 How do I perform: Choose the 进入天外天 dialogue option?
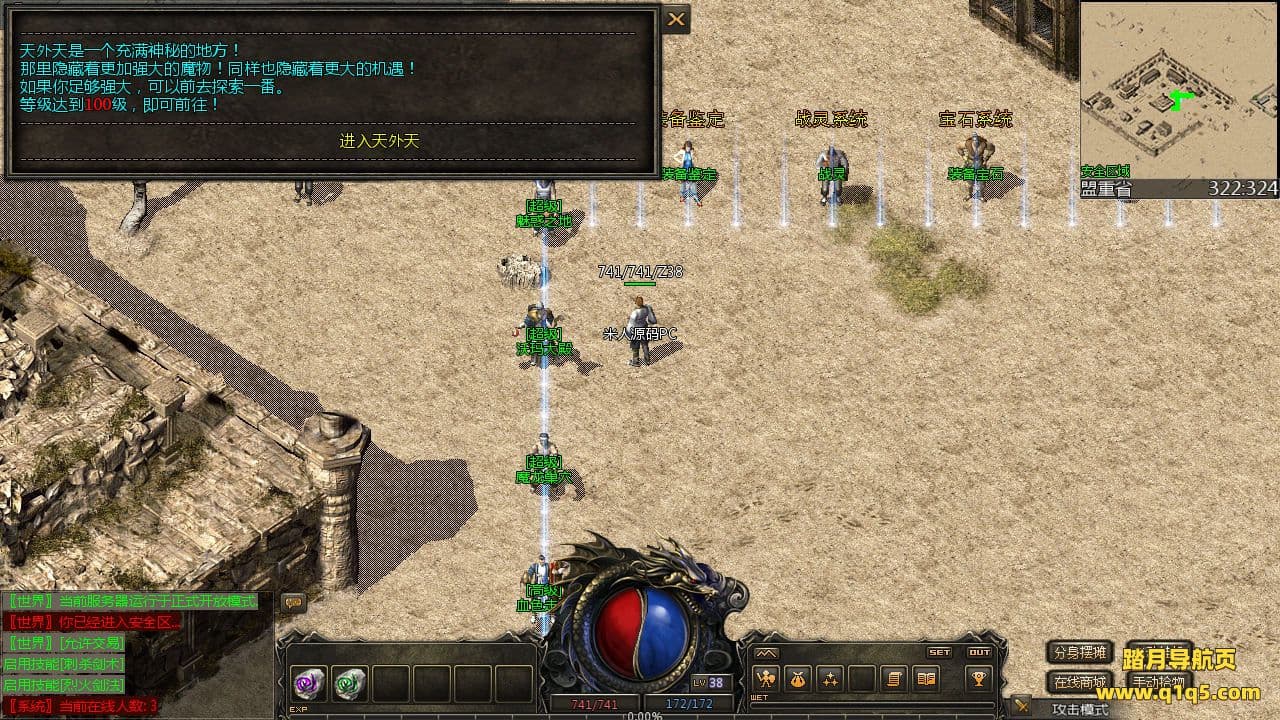pyautogui.click(x=379, y=141)
